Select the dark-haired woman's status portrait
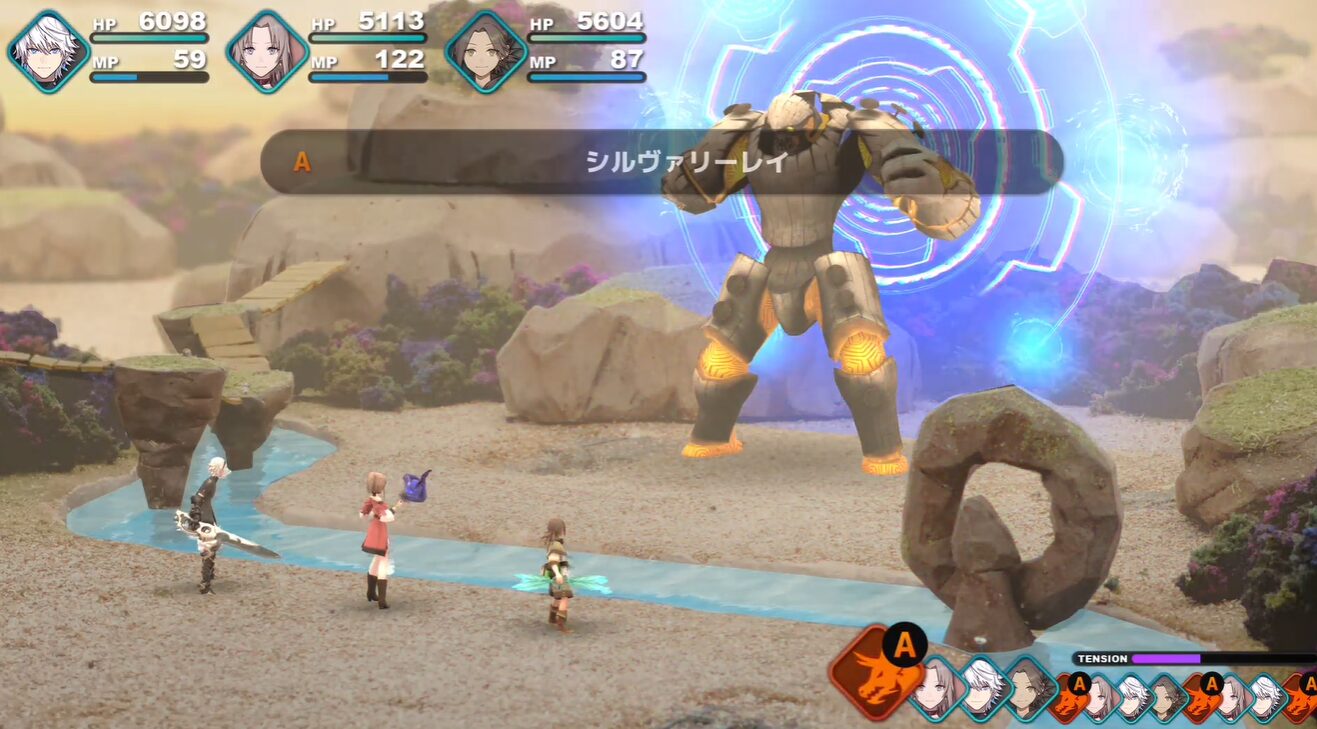The height and width of the screenshot is (729, 1317). click(x=485, y=51)
